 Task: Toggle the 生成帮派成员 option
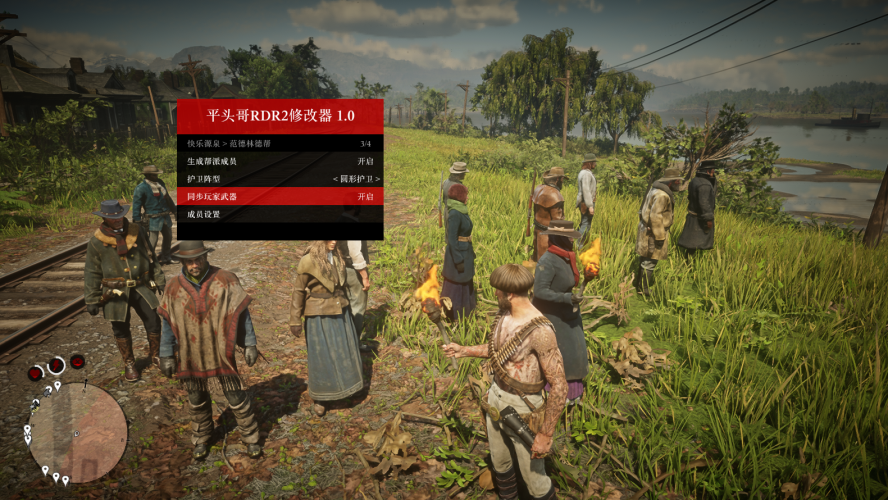tap(280, 161)
